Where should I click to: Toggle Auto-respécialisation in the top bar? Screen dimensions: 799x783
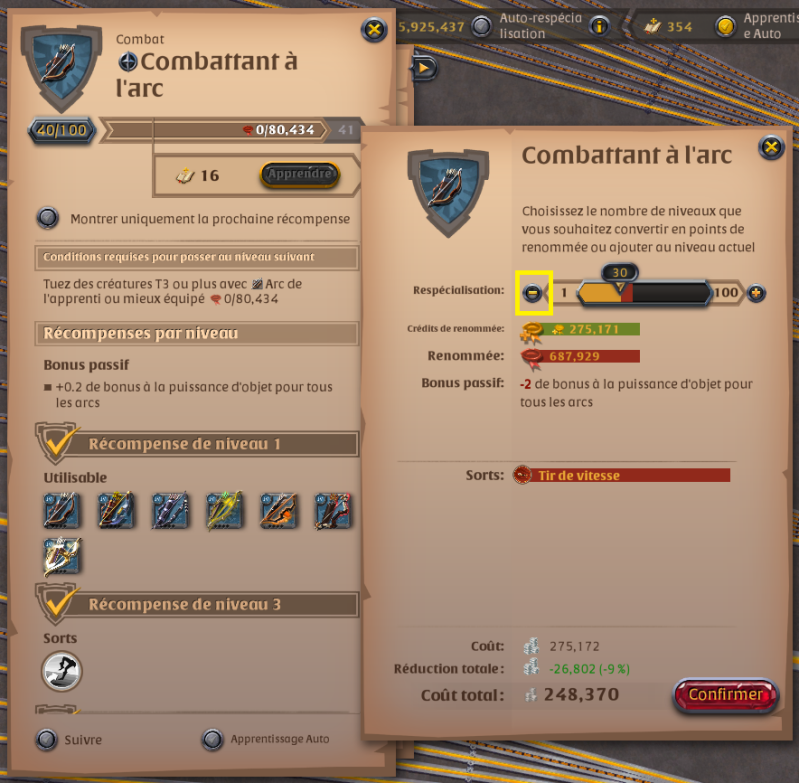tap(482, 26)
